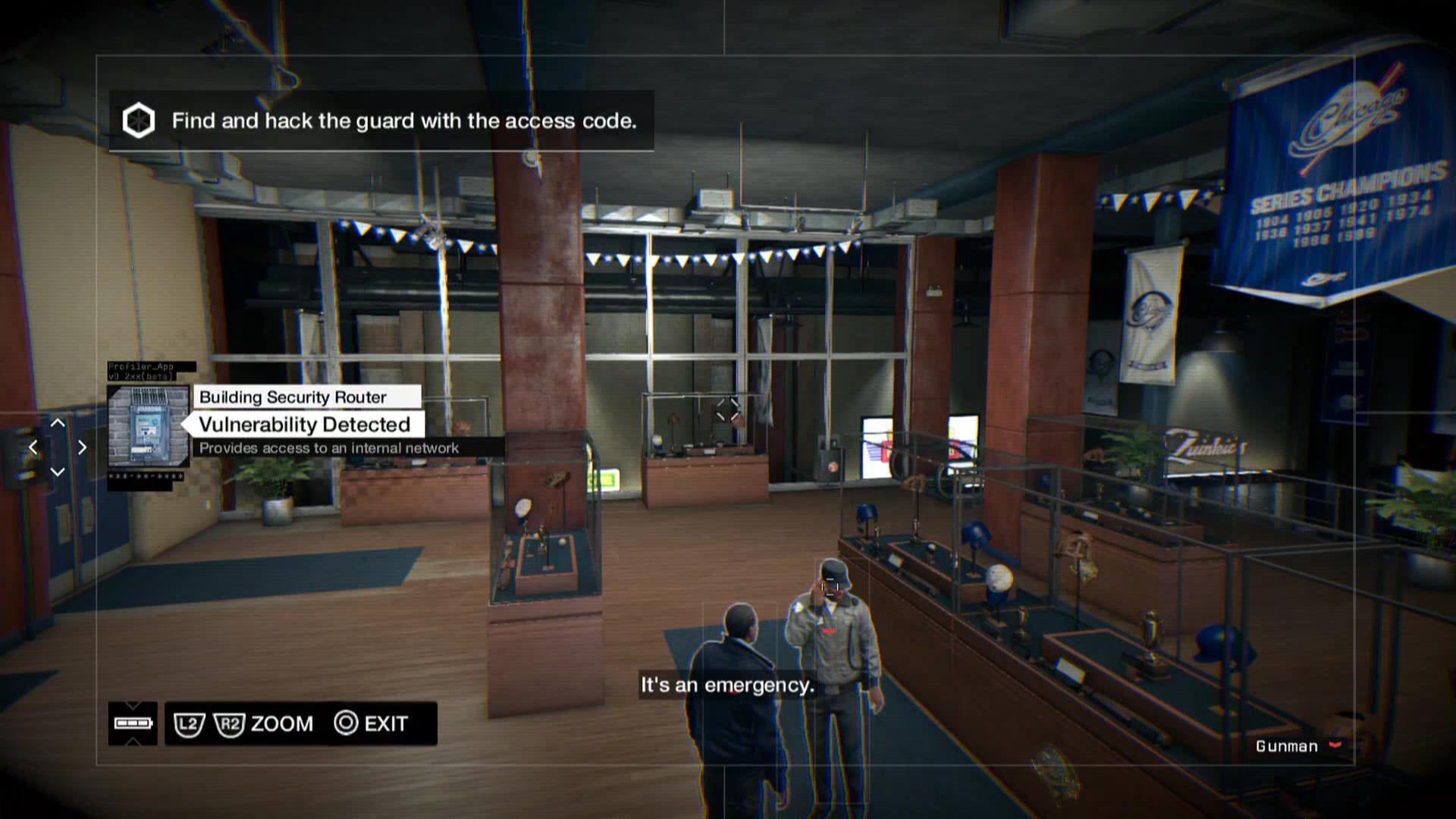Select the Gunman target label
Screen dimensions: 1456x819
pos(1287,746)
